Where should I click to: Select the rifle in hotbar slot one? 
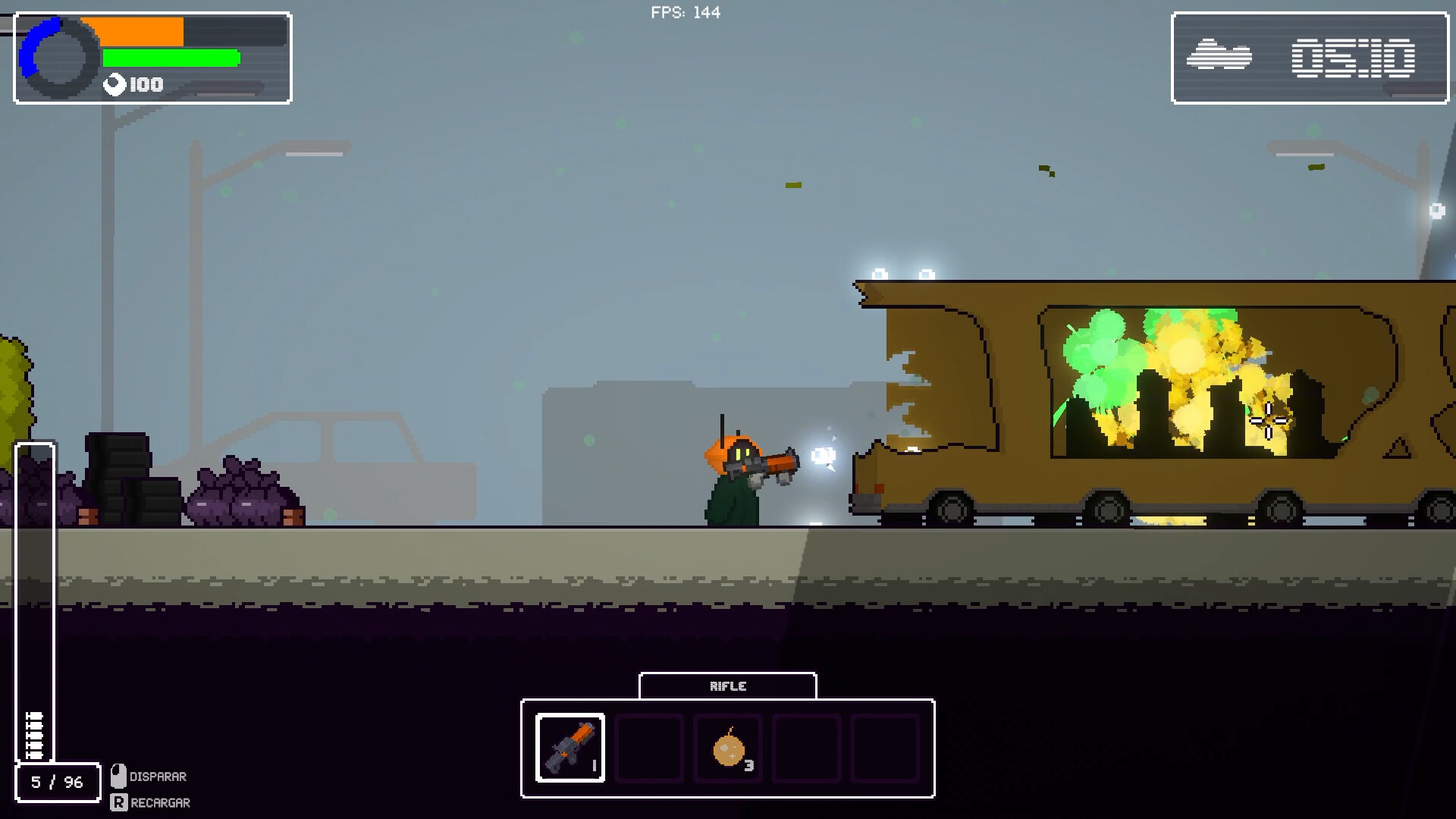click(570, 749)
